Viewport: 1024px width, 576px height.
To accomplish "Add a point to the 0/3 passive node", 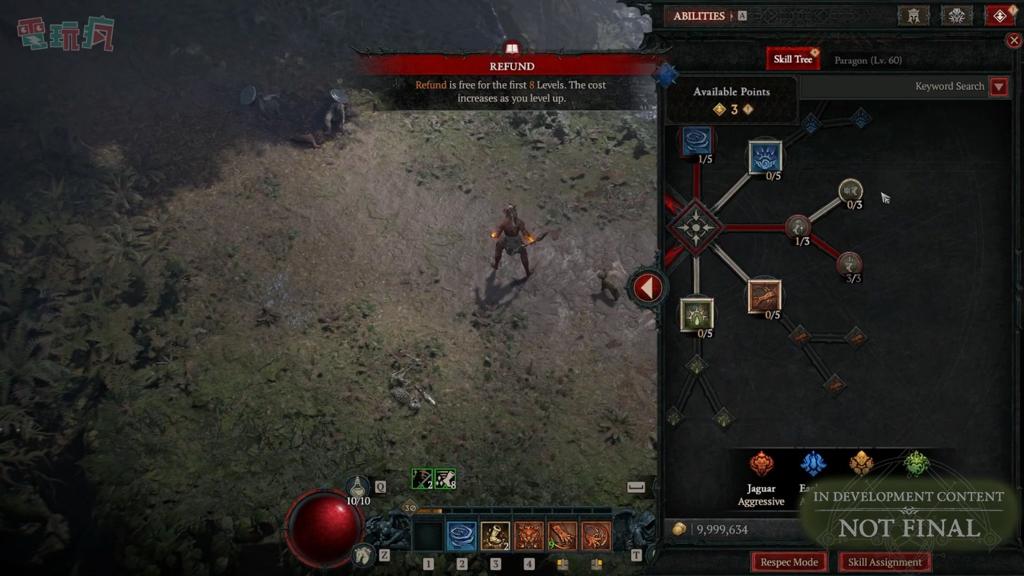I will [x=851, y=189].
